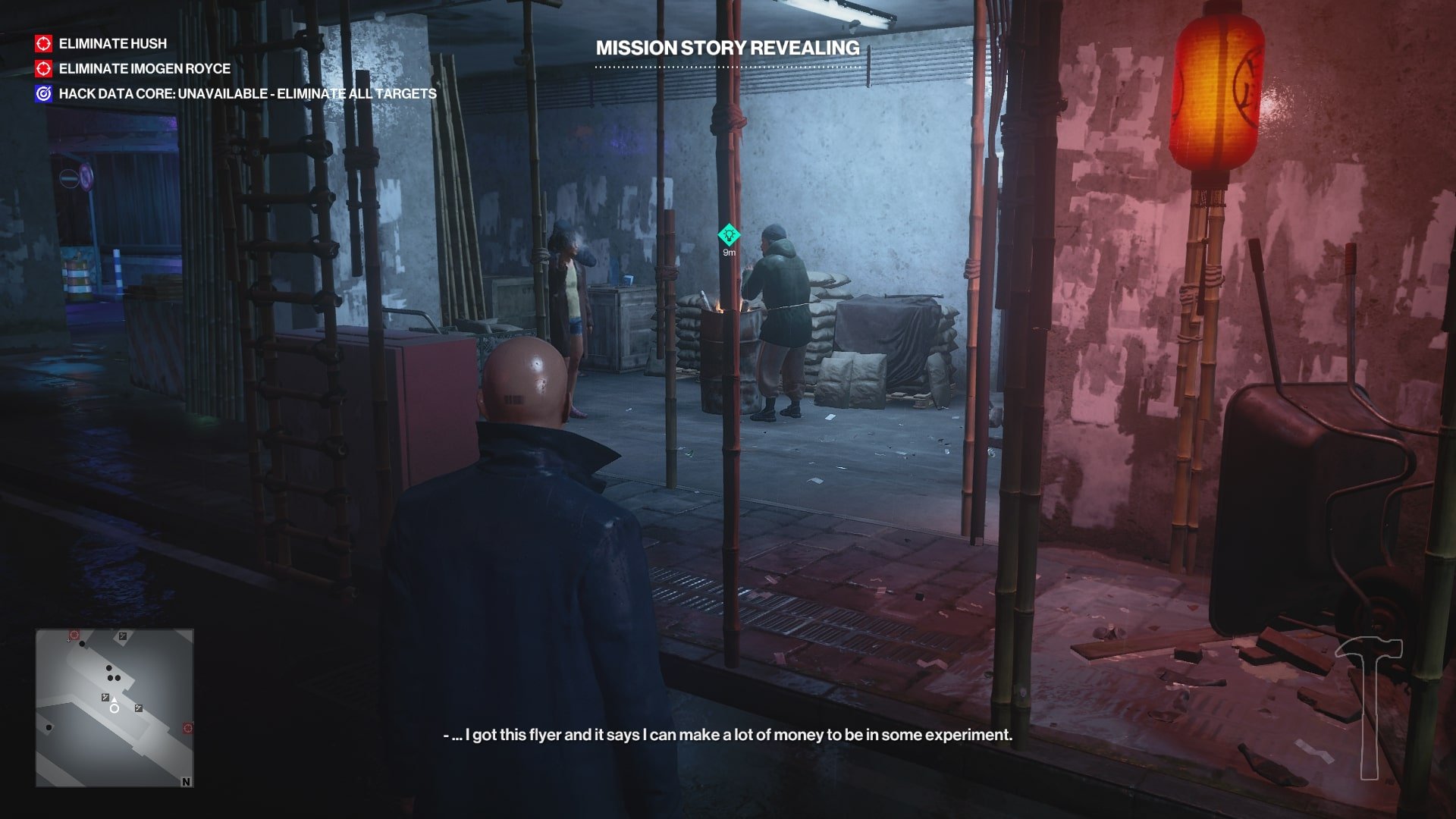Click the teal mission story diamond above the NPC
This screenshot has height=819, width=1456.
click(729, 236)
